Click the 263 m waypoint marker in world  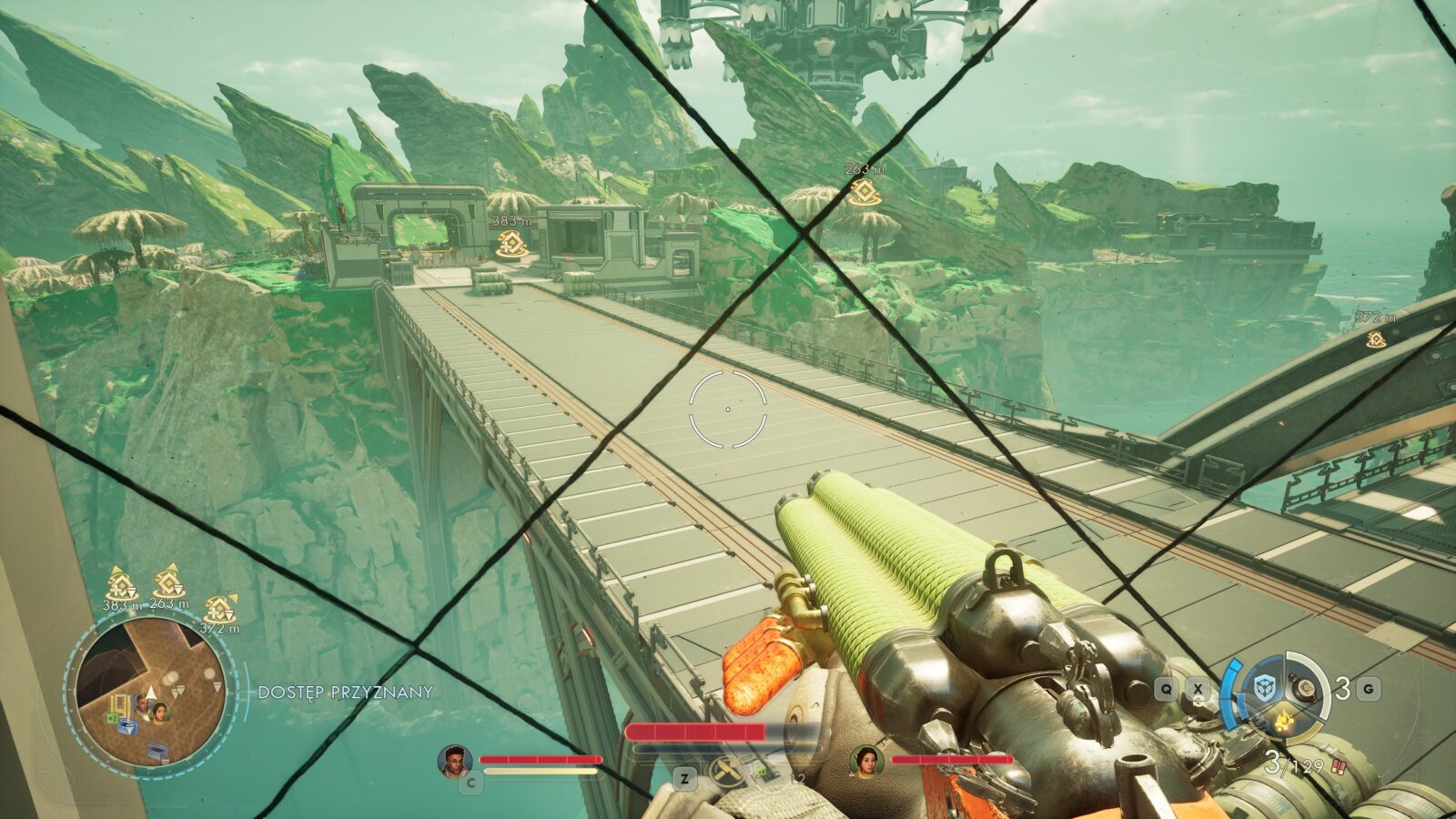(x=861, y=192)
